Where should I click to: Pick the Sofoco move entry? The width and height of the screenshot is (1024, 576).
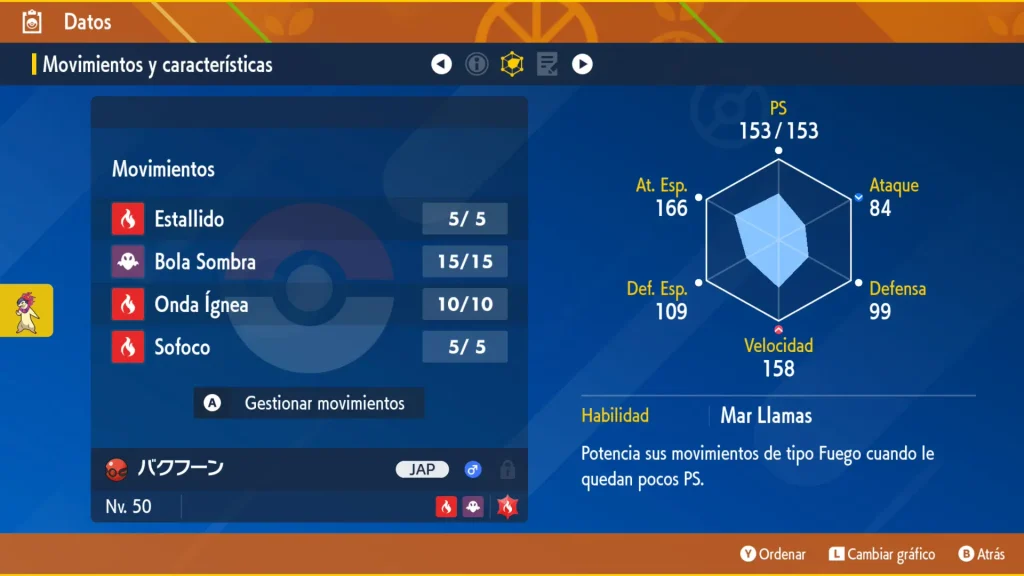click(x=309, y=347)
